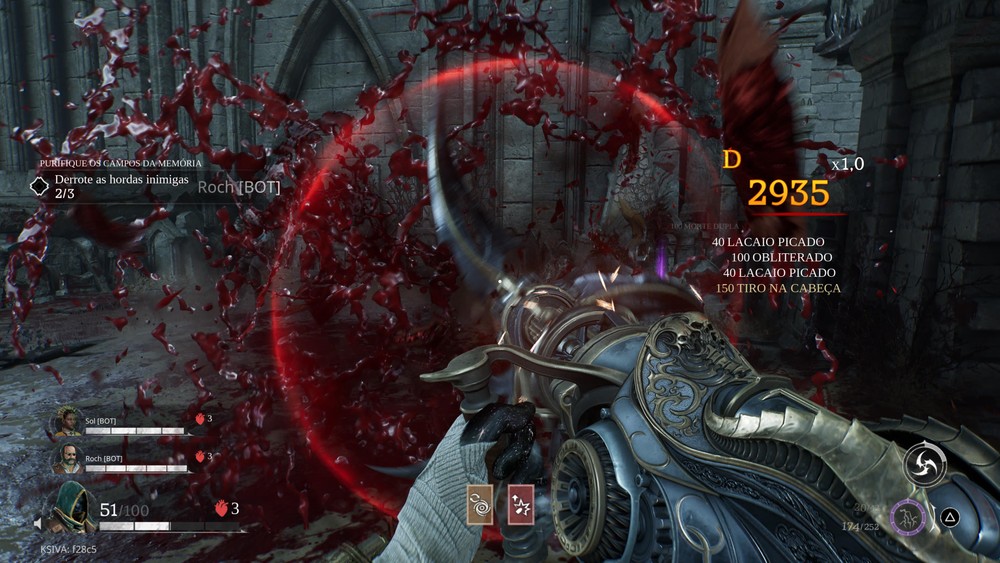This screenshot has height=563, width=1000.
Task: Select Roch [BOT] teammate portrait
Action: [66, 460]
